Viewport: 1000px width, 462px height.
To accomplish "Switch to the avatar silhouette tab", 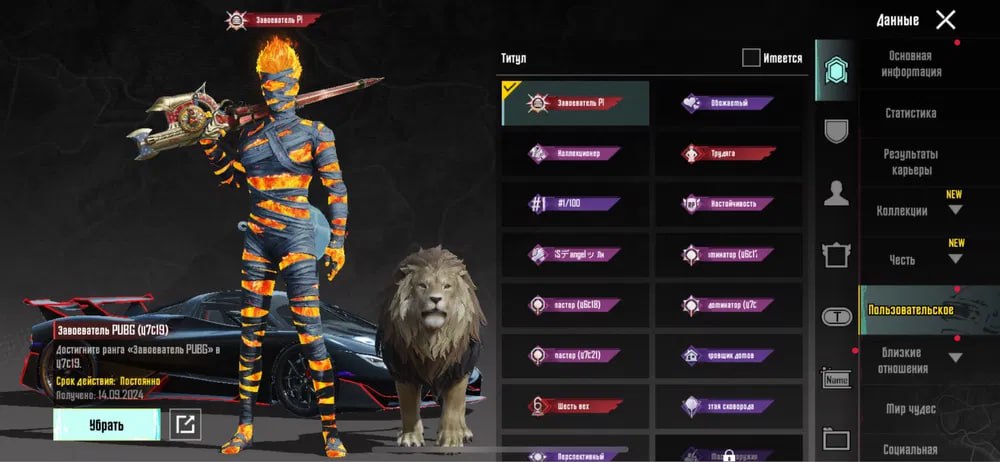I will pos(836,193).
